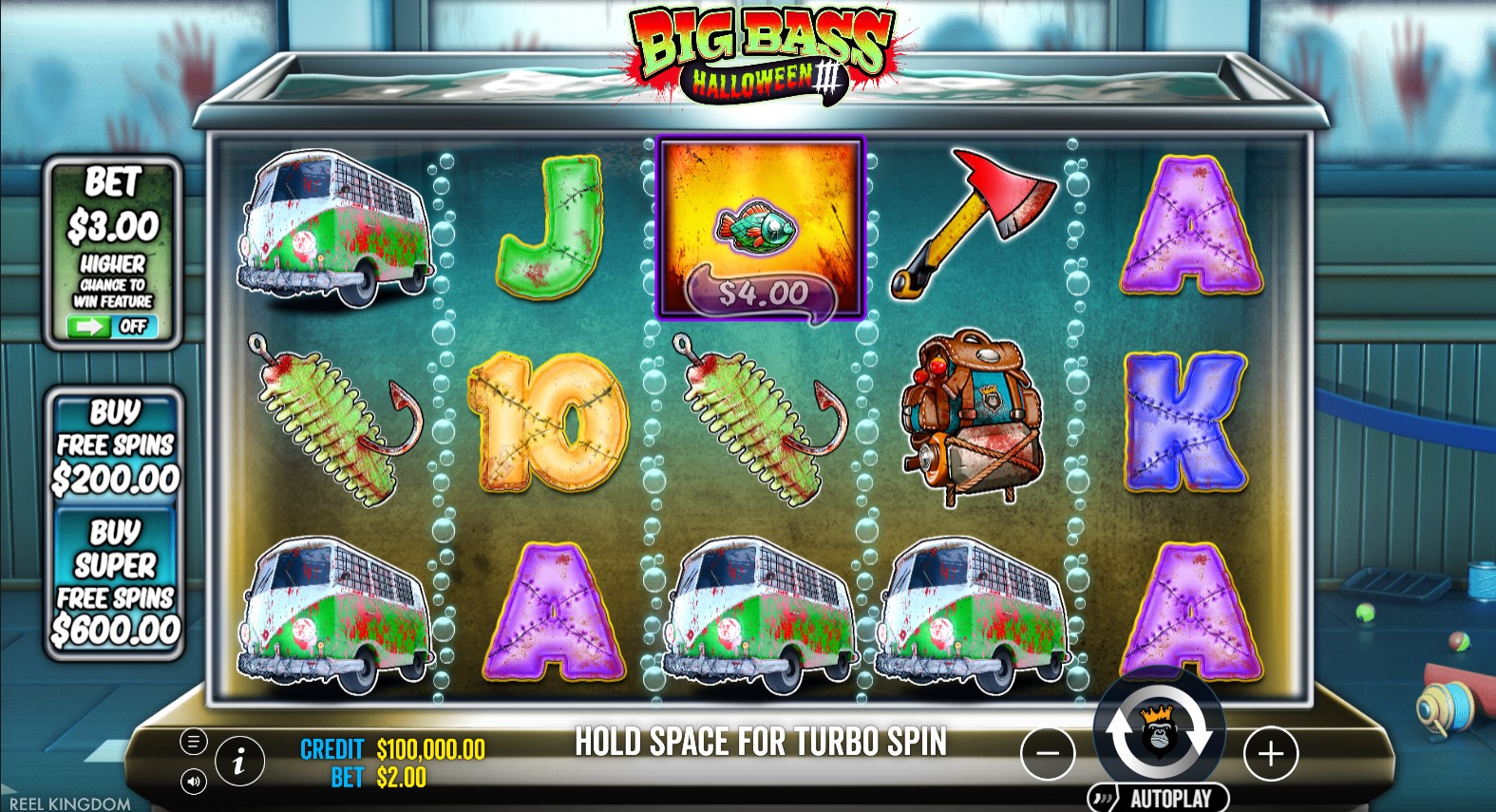Decrease the bet with the minus button

pyautogui.click(x=1048, y=754)
